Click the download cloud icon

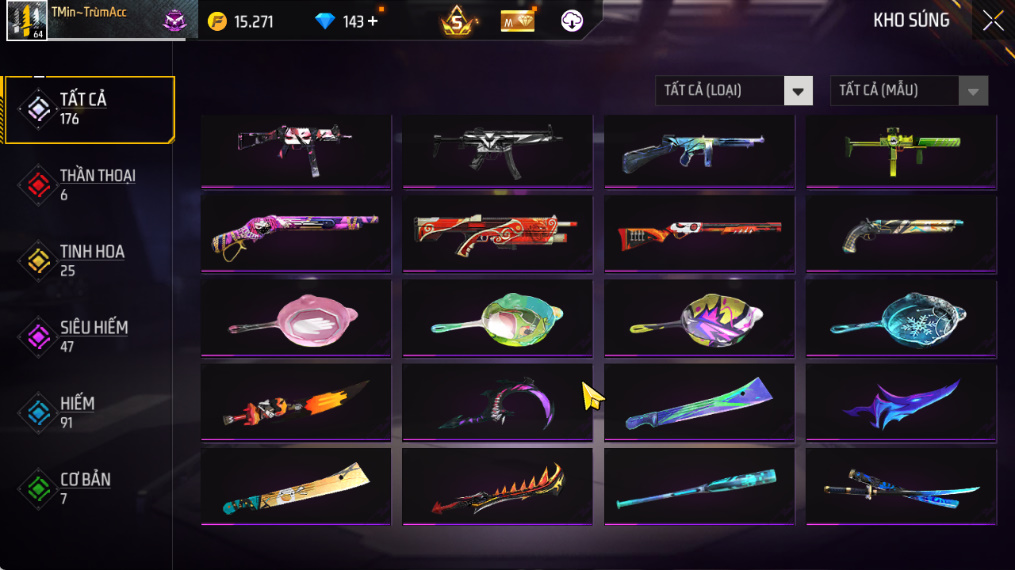[572, 21]
